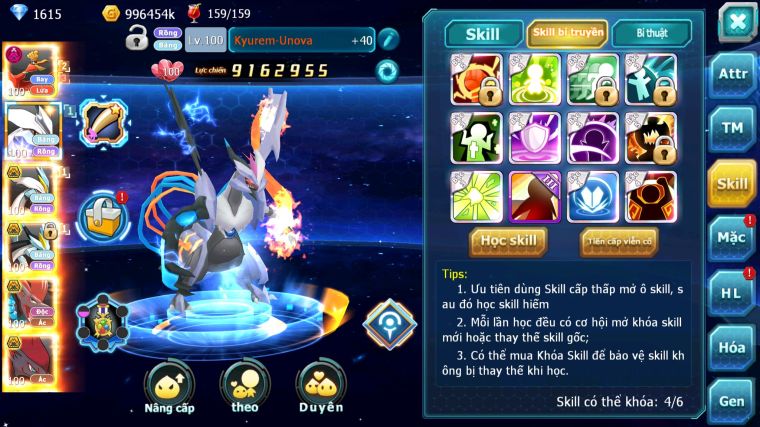Open the TM side tab
Image resolution: width=760 pixels, height=427 pixels.
point(732,129)
